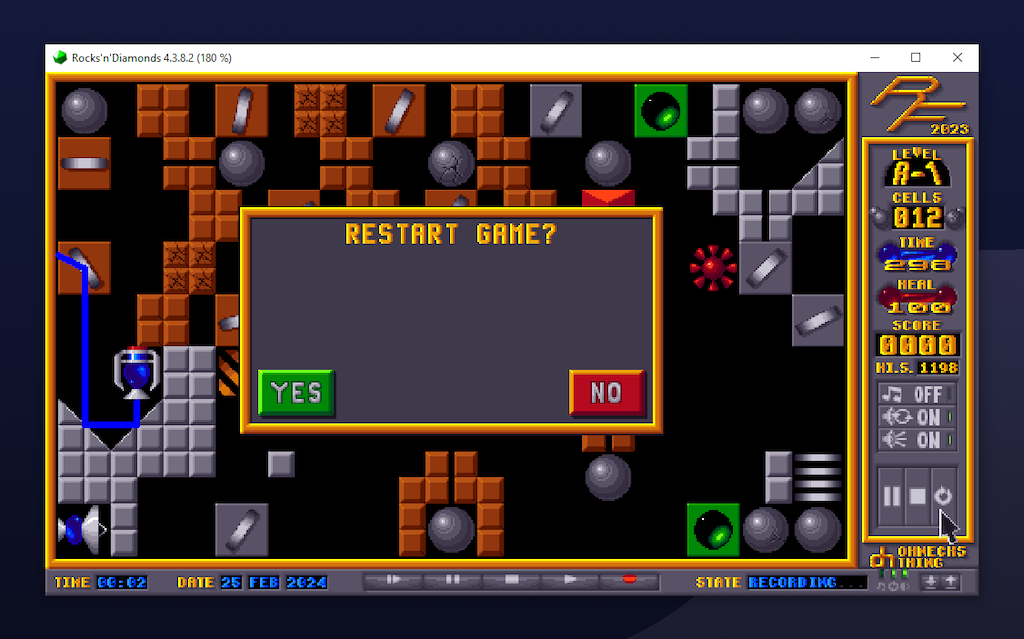
Task: Click the save state down-arrow button
Action: tap(932, 582)
